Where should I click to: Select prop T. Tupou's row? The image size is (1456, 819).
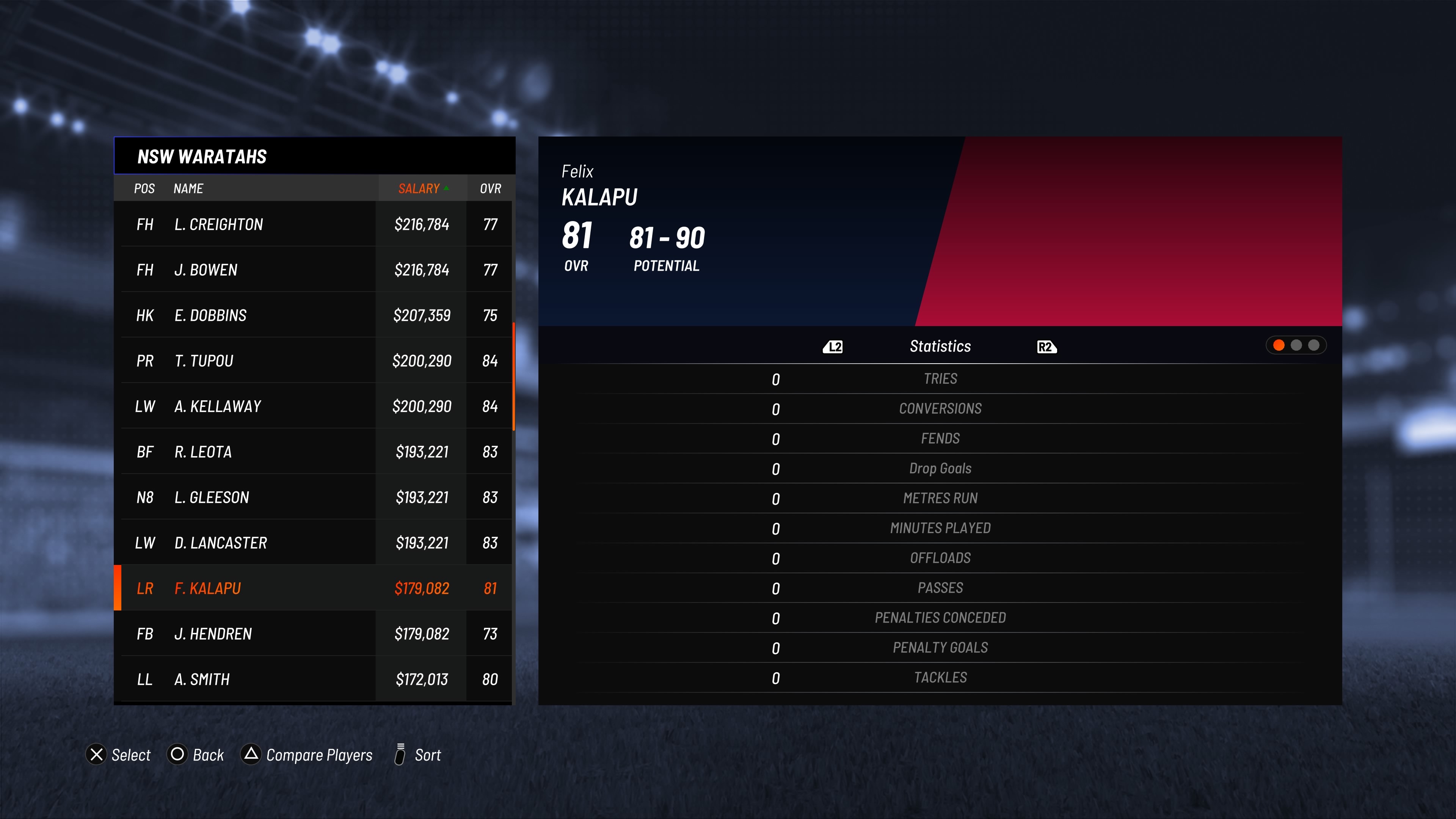click(x=314, y=361)
